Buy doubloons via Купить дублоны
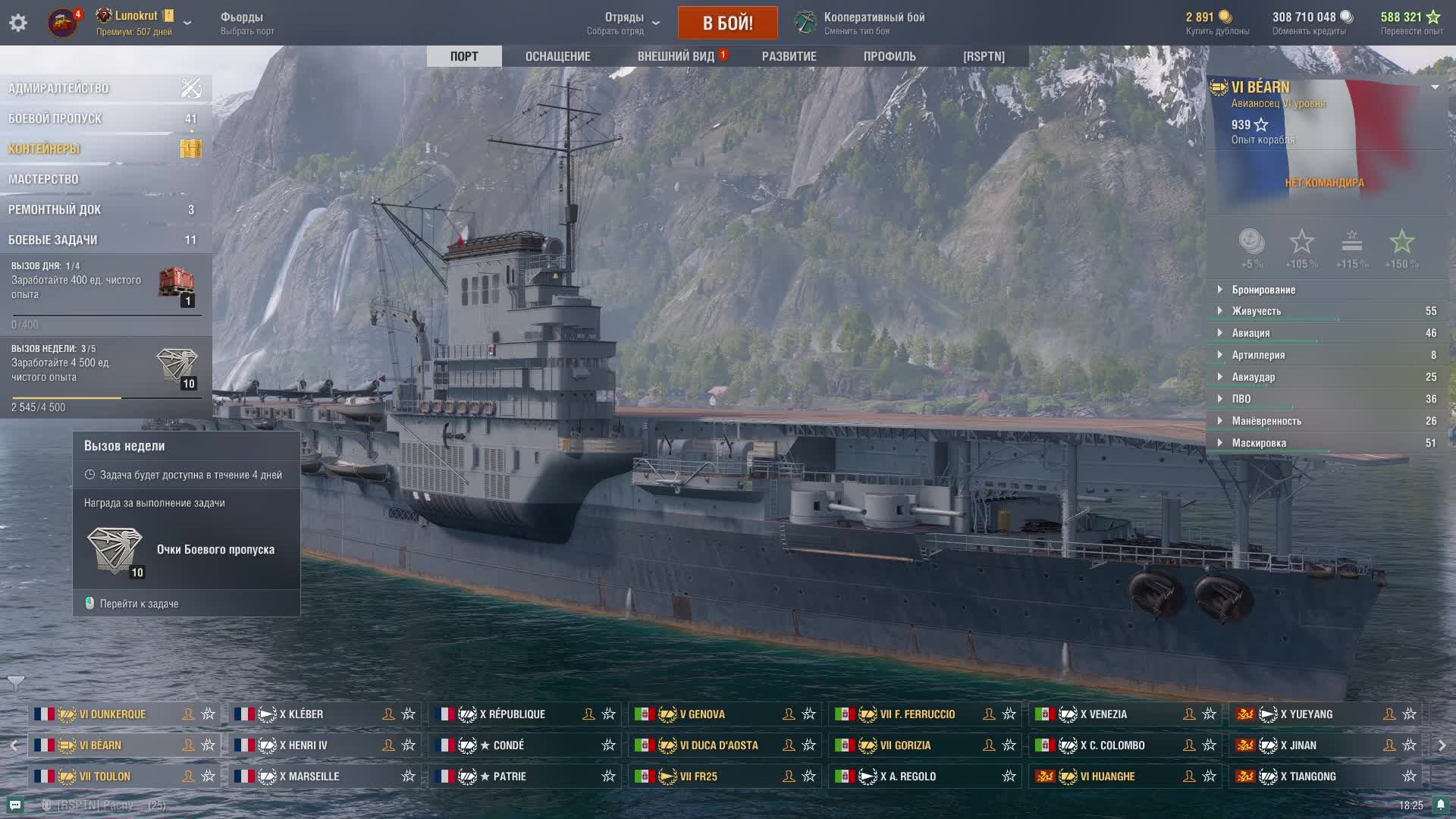Viewport: 1456px width, 819px height. coord(1217,23)
